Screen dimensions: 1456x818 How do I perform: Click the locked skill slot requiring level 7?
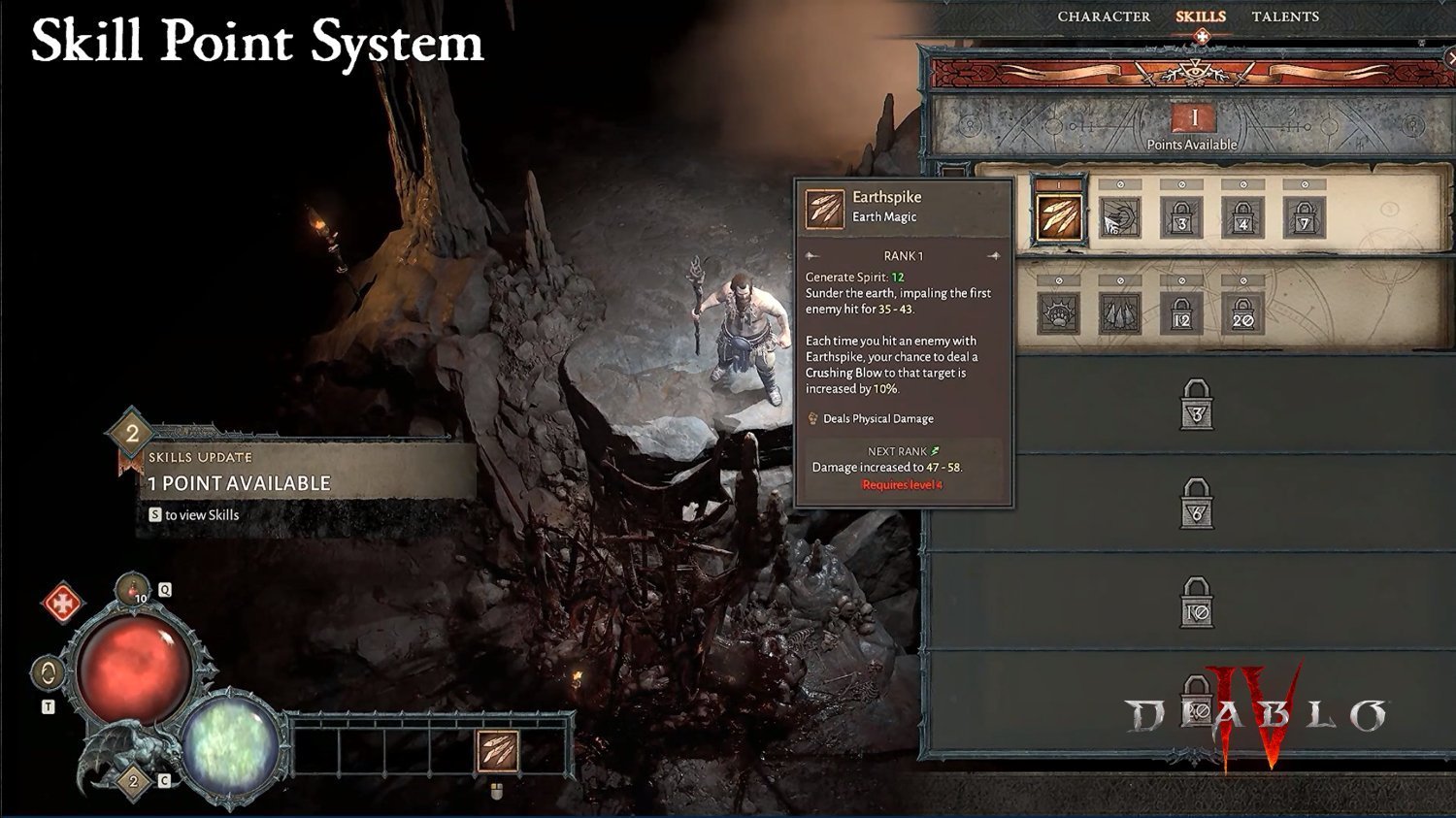[x=1305, y=217]
